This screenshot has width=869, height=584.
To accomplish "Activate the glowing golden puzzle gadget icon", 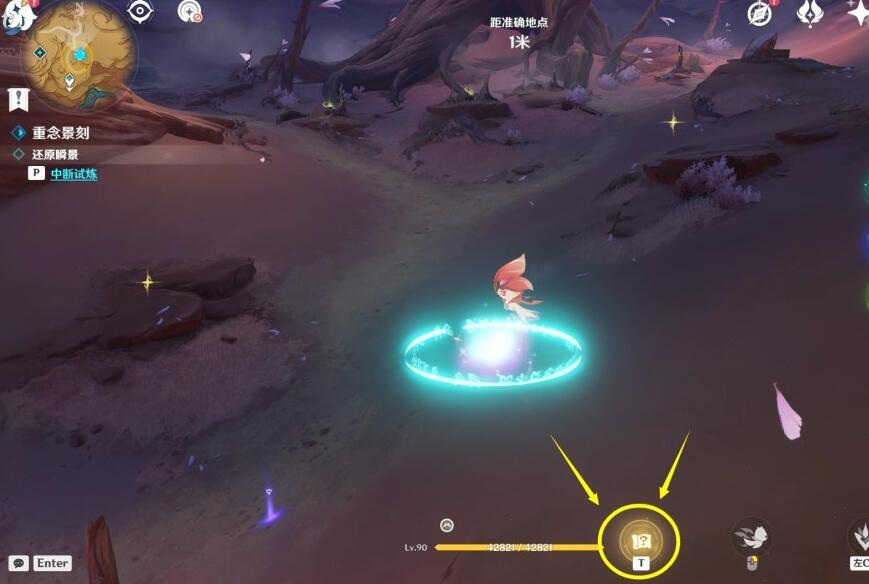I will click(640, 542).
